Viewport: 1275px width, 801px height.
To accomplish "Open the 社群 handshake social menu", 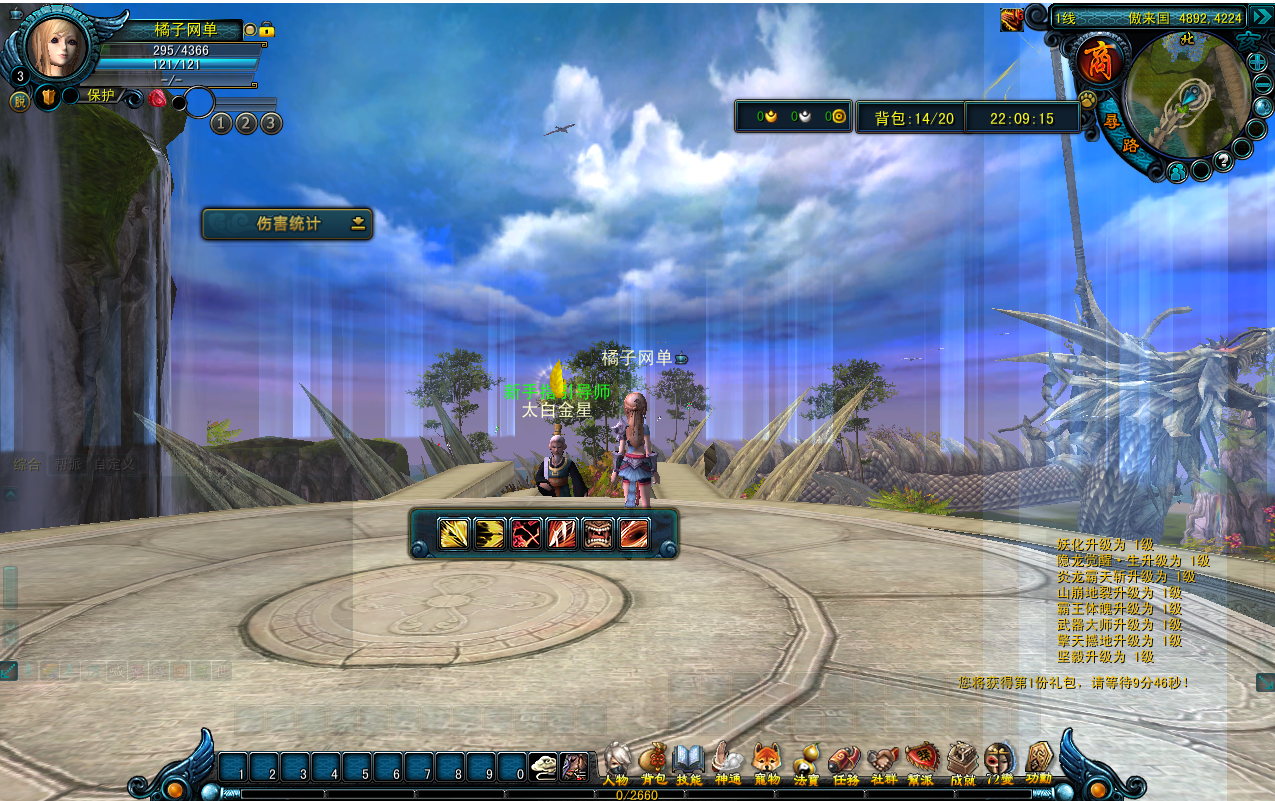I will (883, 762).
